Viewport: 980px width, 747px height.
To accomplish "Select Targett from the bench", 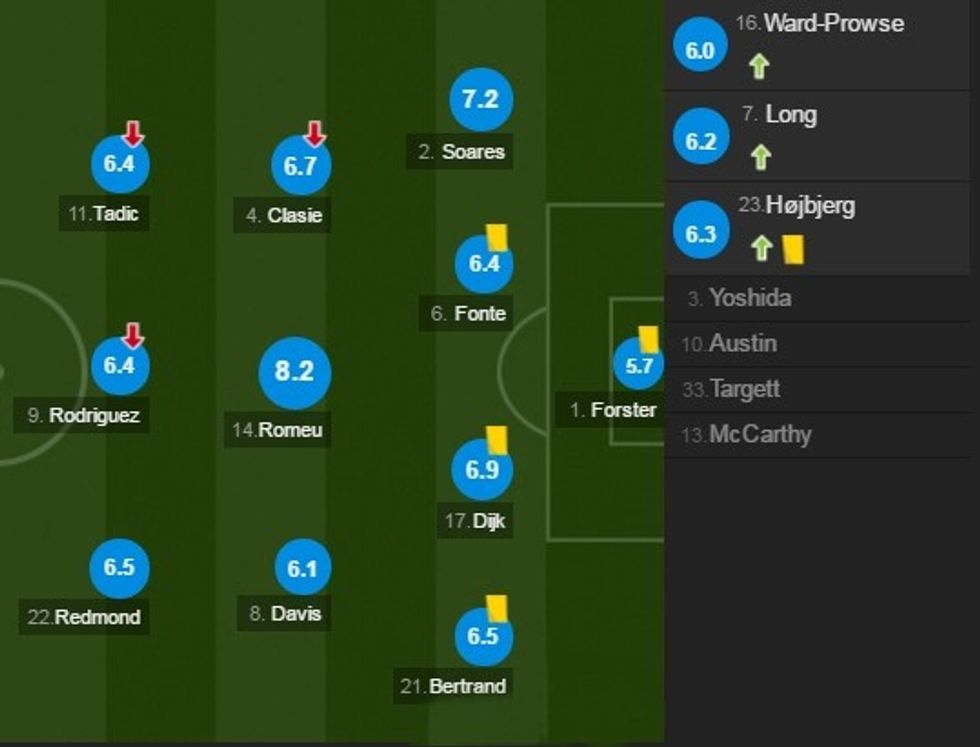I will click(744, 389).
